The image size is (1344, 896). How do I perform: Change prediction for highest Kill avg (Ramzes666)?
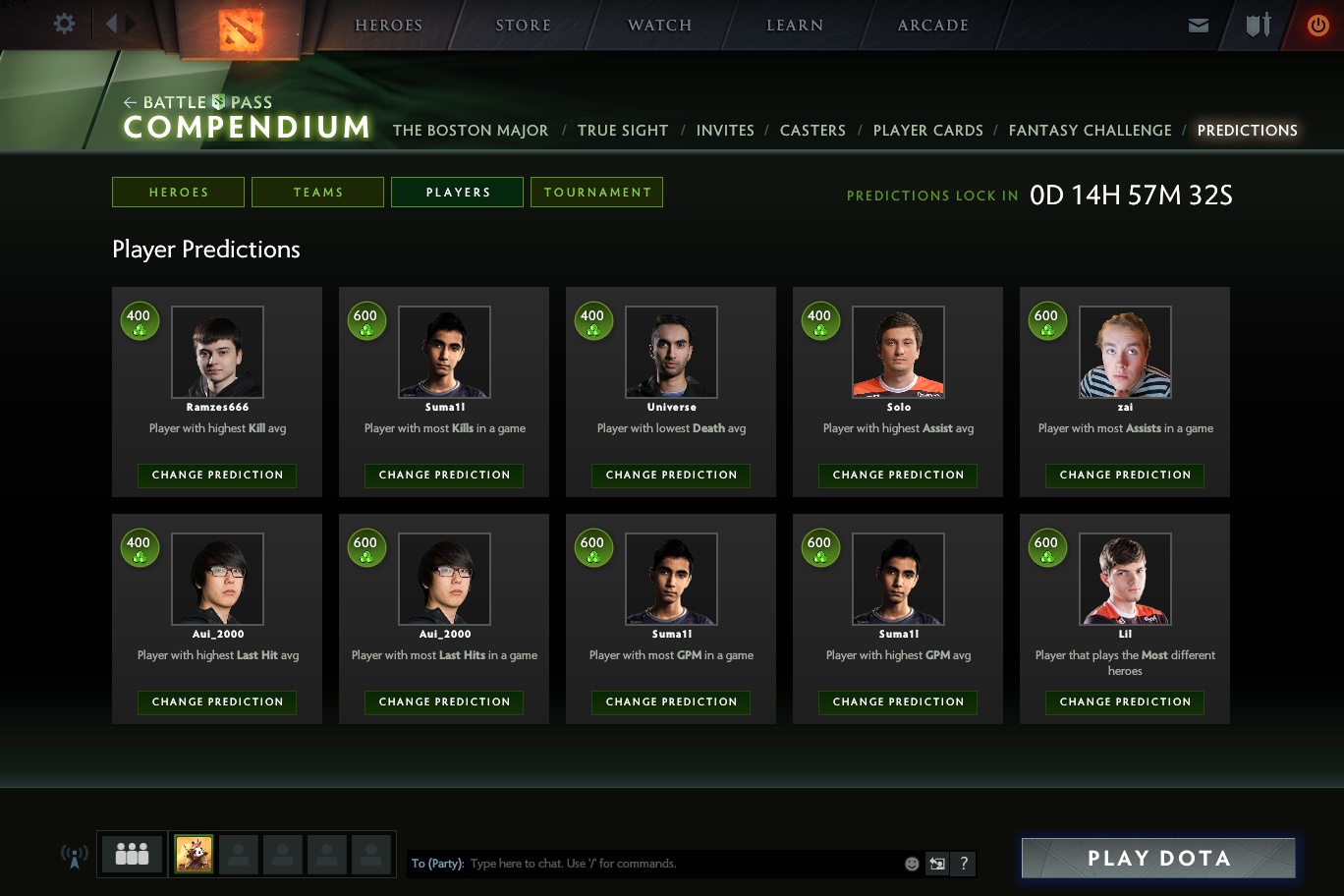coord(216,476)
